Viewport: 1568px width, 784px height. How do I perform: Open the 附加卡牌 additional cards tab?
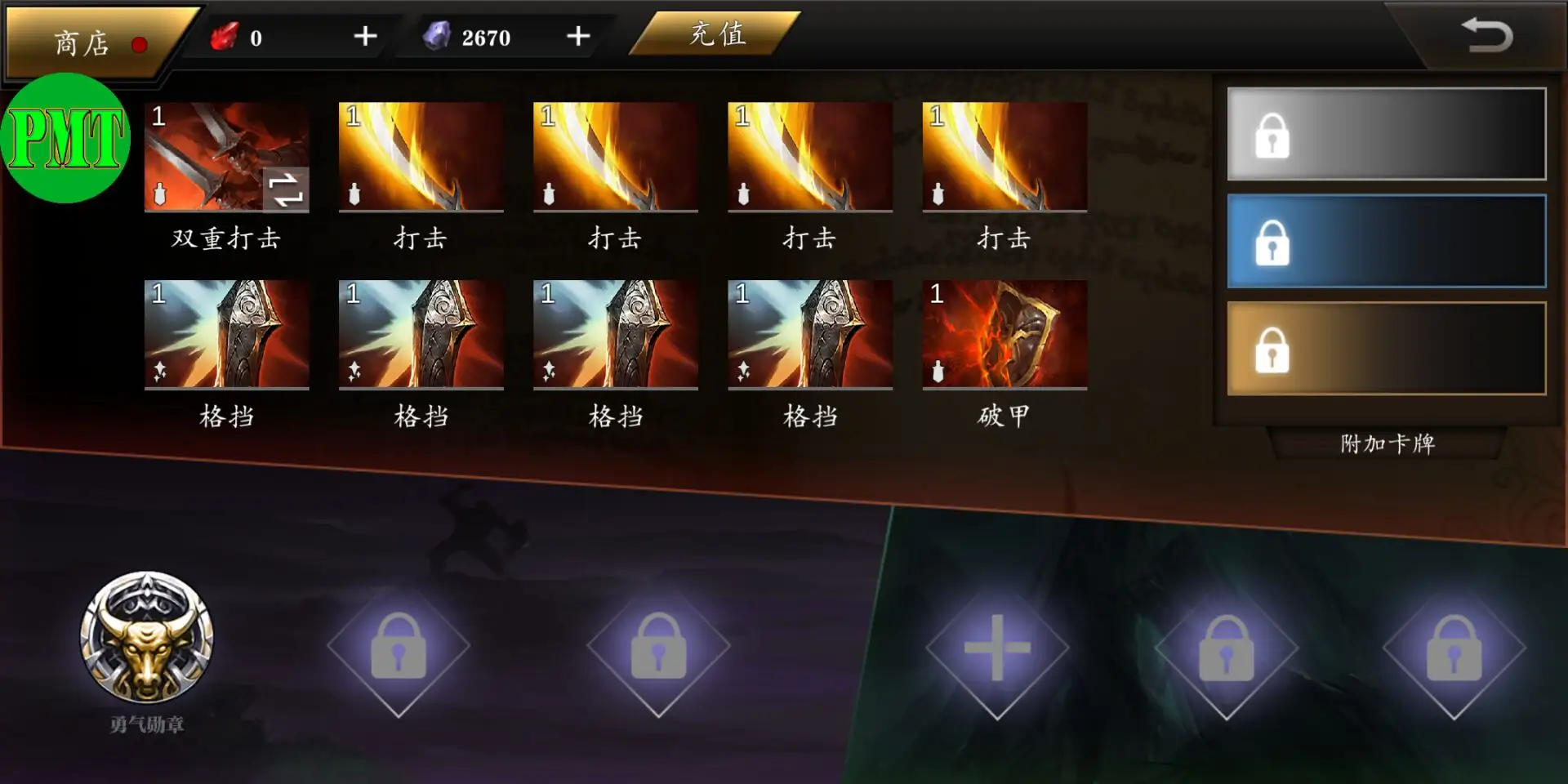tap(1387, 443)
